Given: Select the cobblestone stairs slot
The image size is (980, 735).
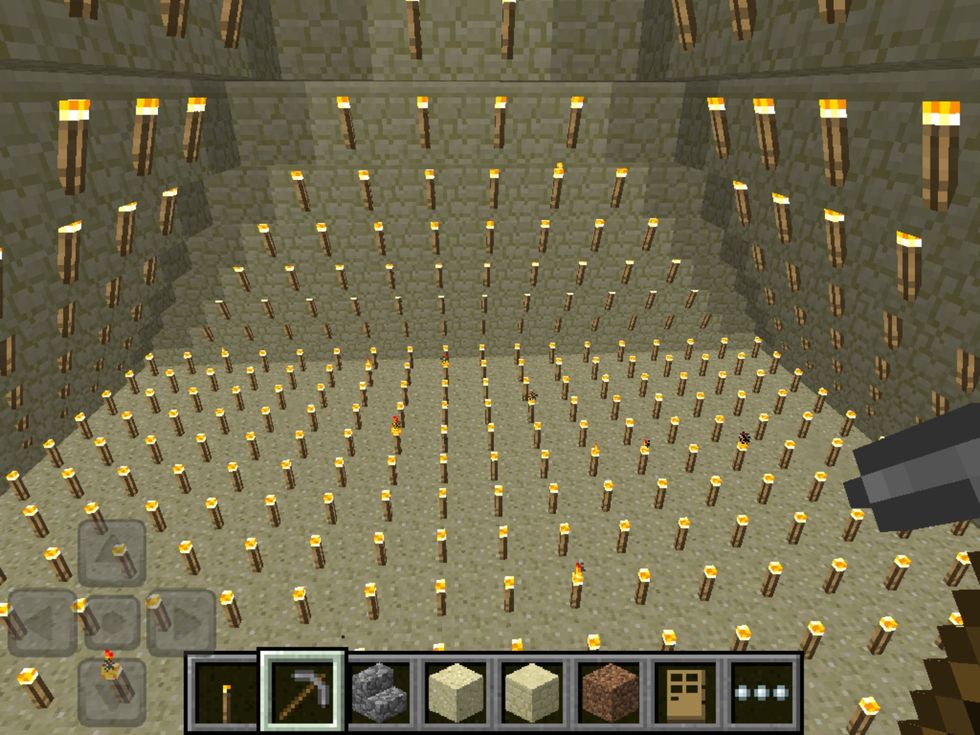Looking at the screenshot, I should [378, 692].
